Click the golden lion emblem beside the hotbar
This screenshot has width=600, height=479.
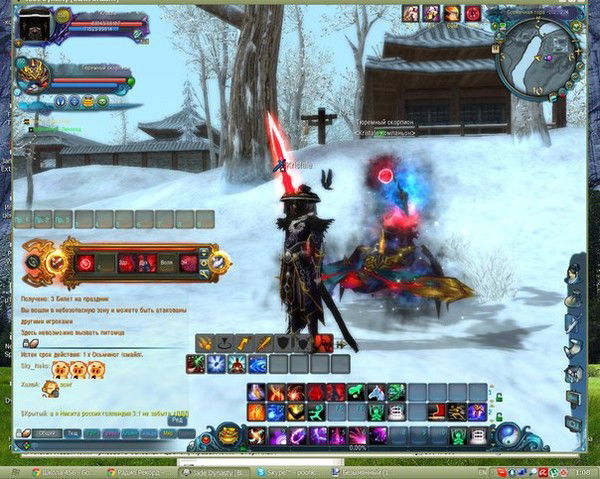pos(228,435)
